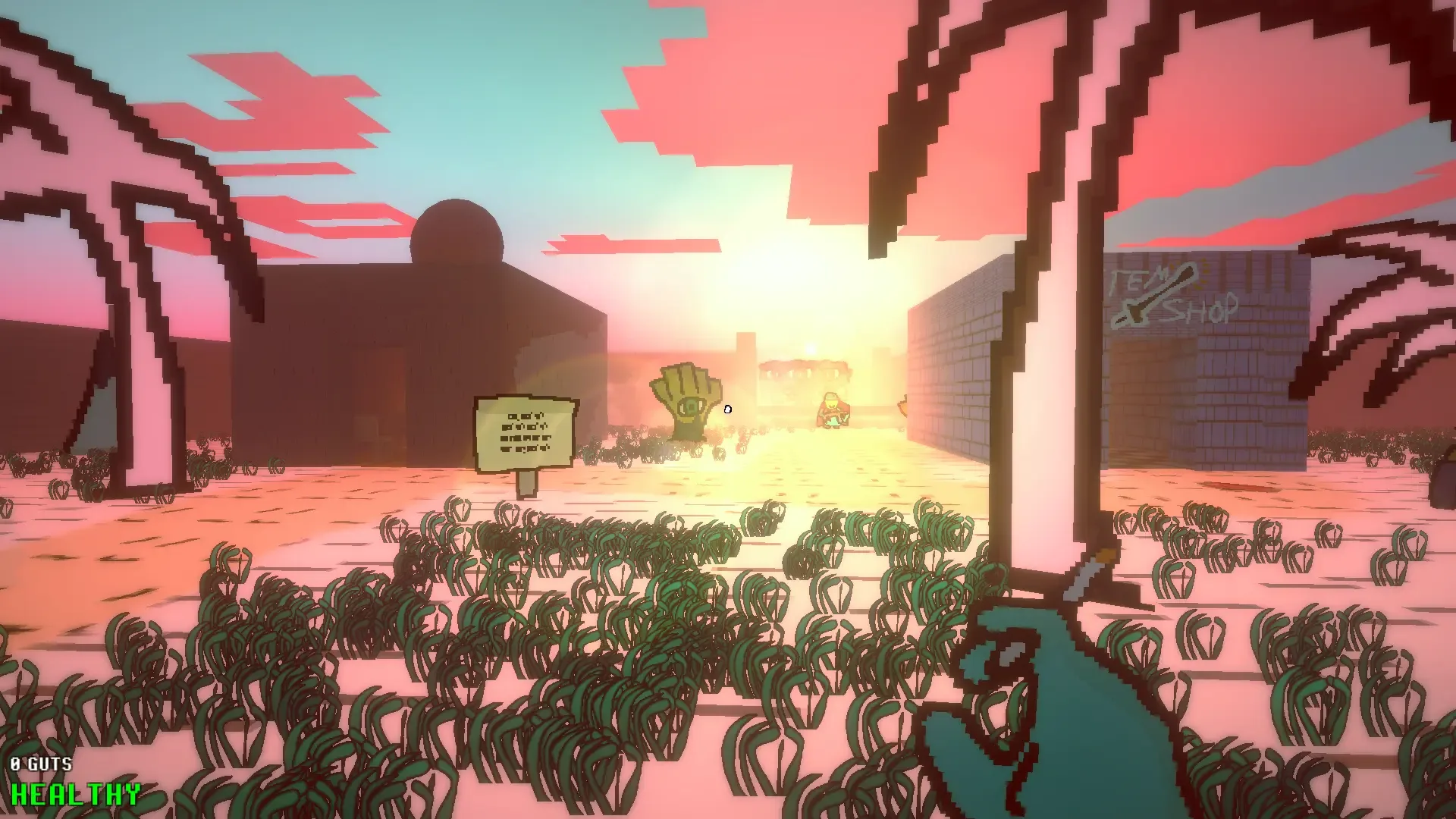Click the distant ruined building near the sun
This screenshot has height=819, width=1456.
804,372
